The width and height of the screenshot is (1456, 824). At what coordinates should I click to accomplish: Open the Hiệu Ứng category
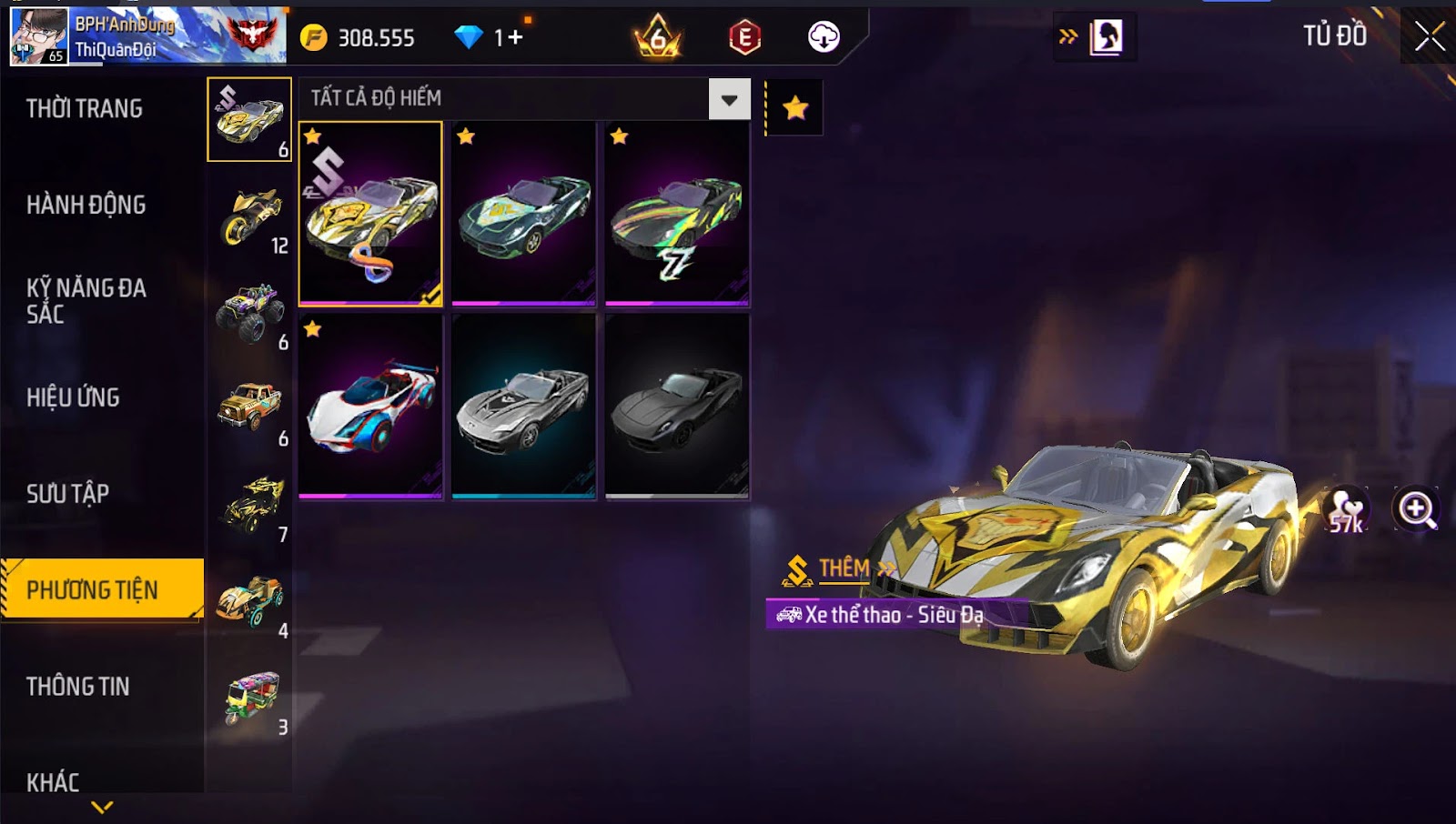click(x=74, y=397)
